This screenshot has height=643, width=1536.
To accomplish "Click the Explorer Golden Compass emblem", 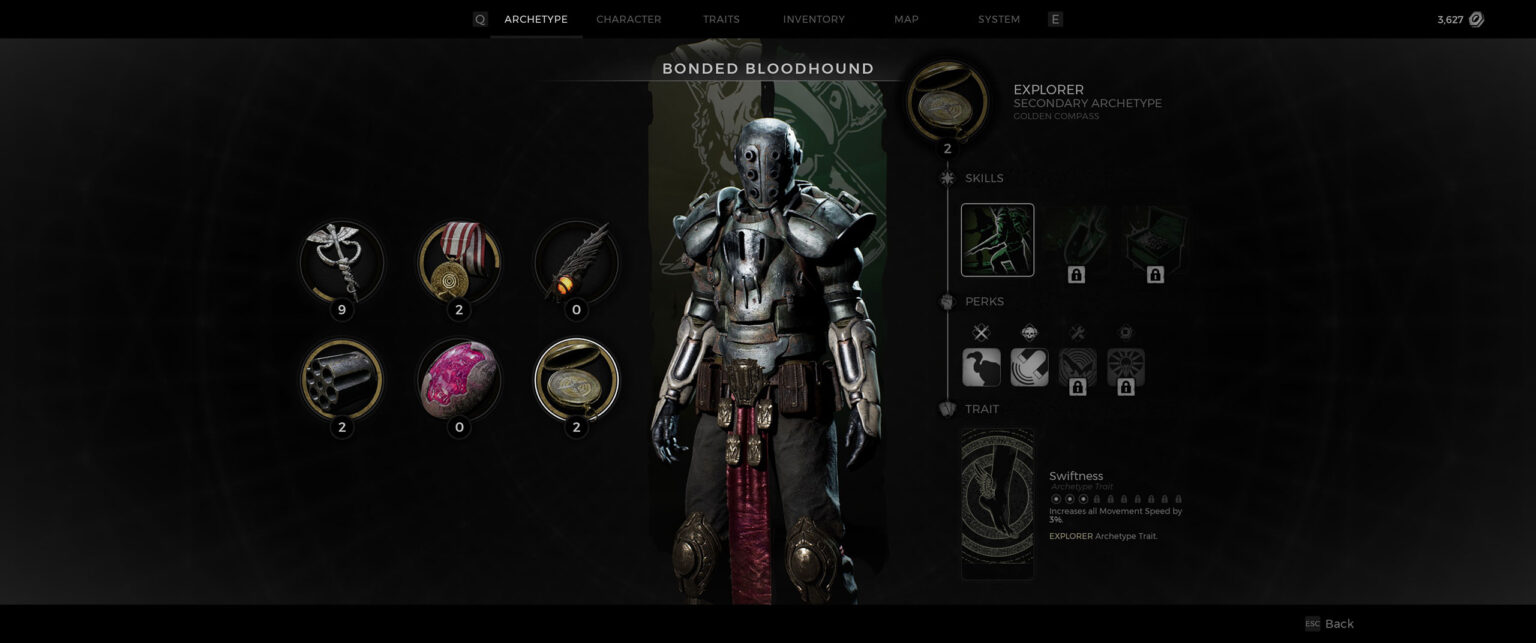I will (947, 100).
